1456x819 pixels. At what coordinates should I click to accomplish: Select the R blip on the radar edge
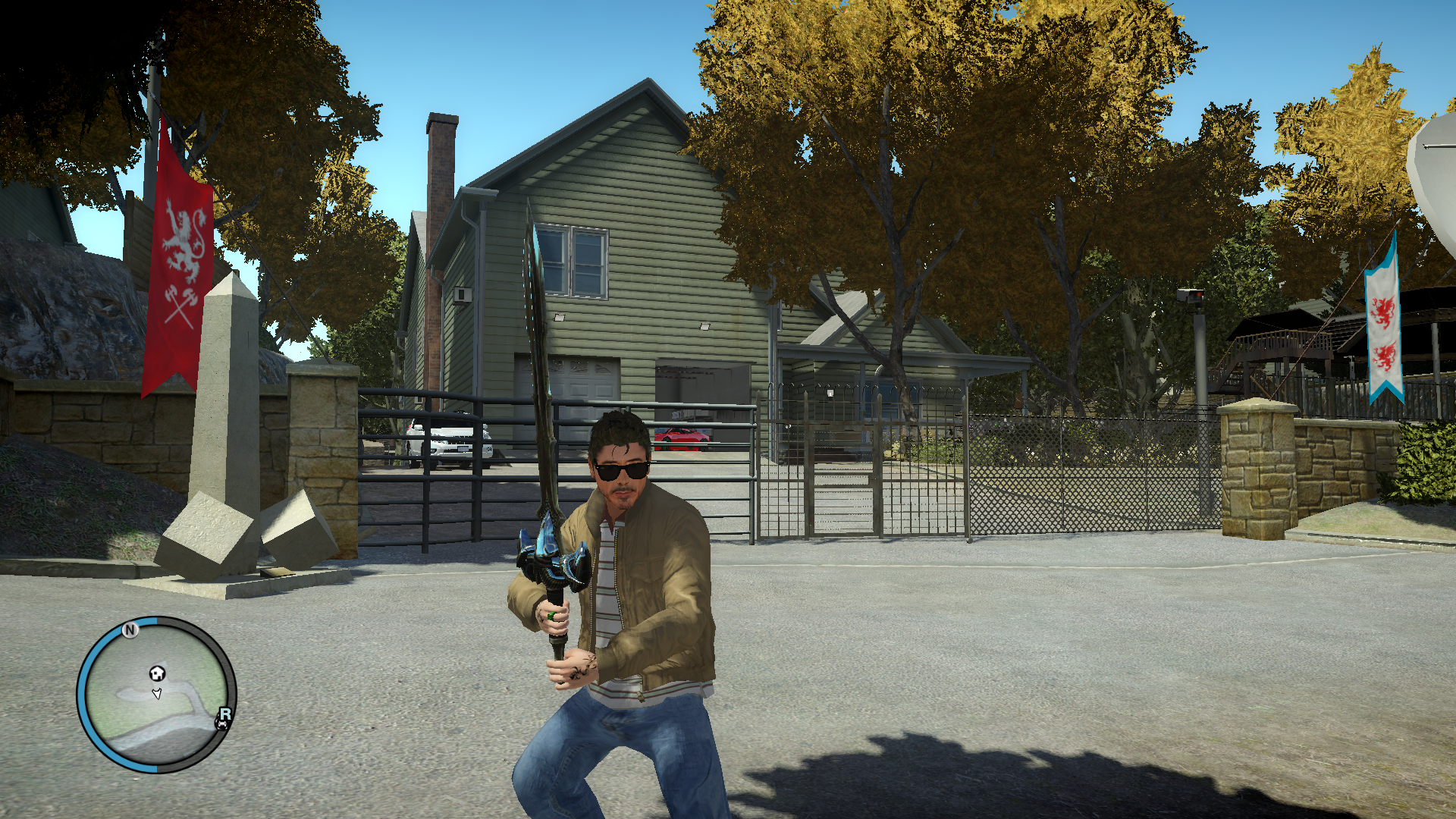tap(225, 714)
